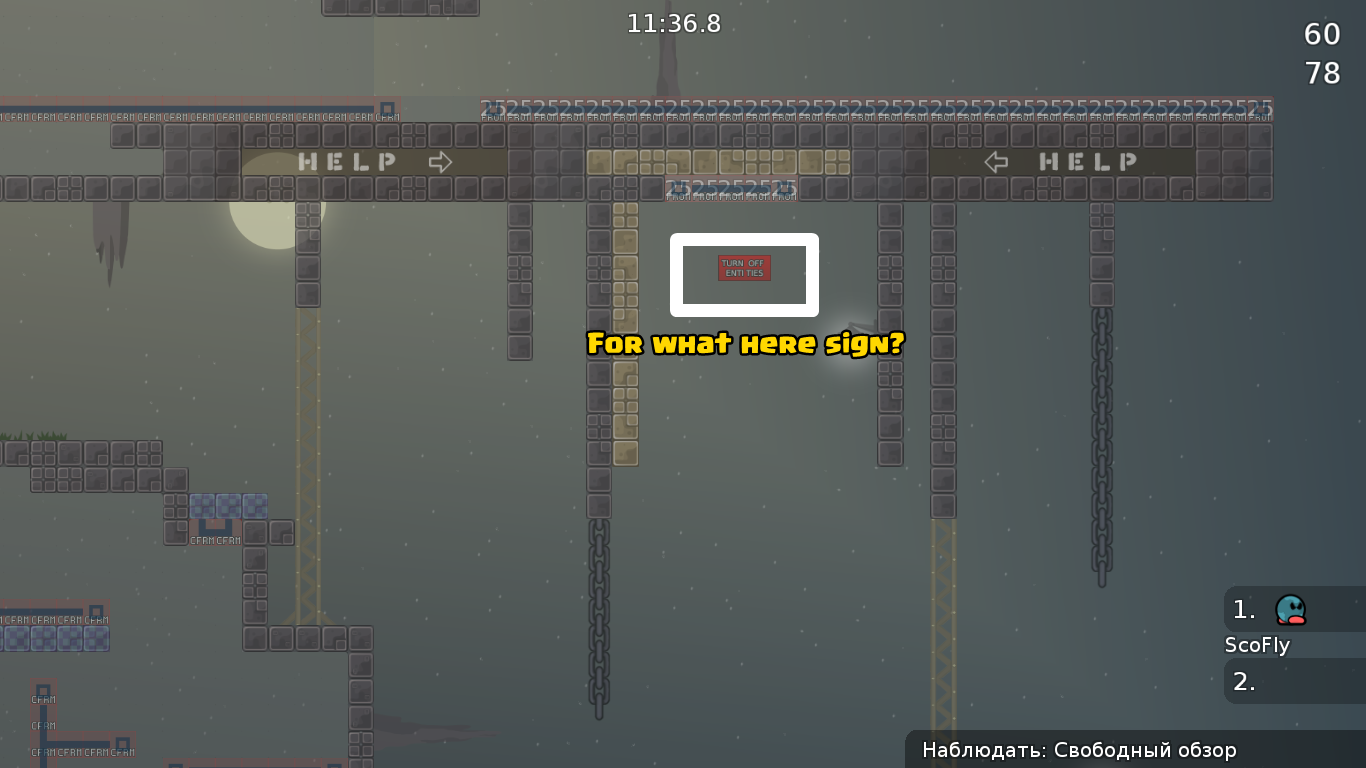Expand scoreboard entry for first place
Viewport: 1366px width, 768px height.
(x=1243, y=609)
